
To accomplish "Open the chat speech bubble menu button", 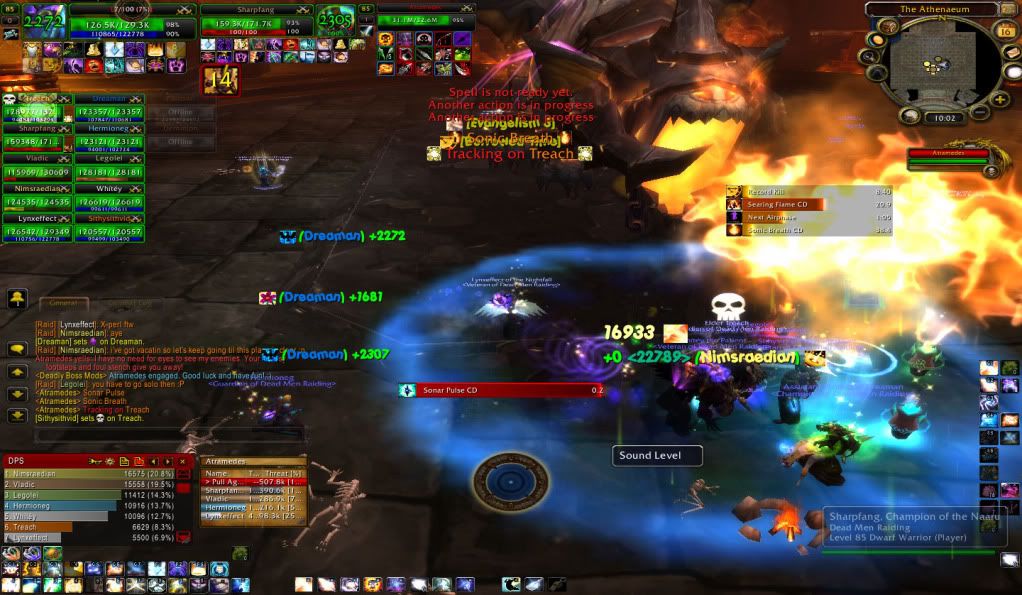I will (x=18, y=349).
